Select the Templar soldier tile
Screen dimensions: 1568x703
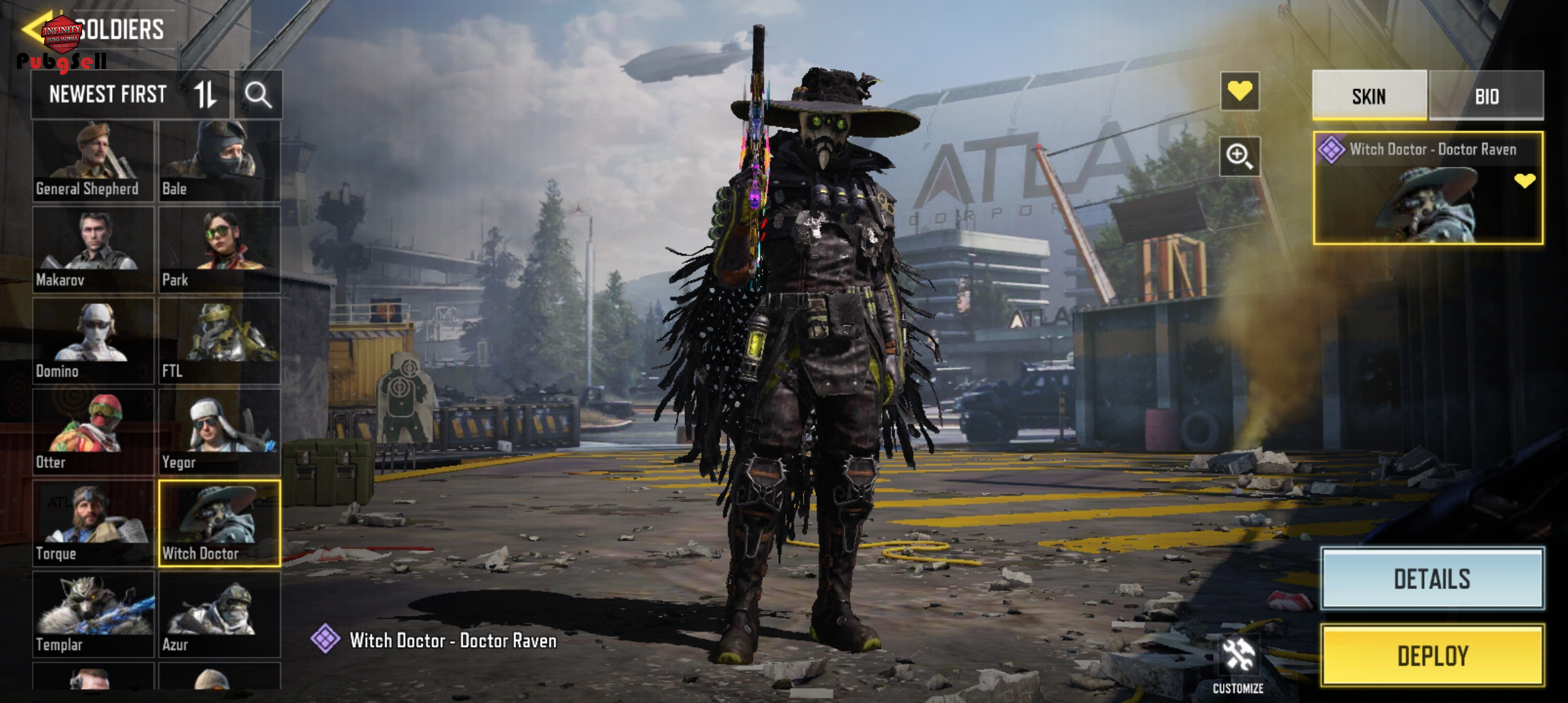click(93, 614)
